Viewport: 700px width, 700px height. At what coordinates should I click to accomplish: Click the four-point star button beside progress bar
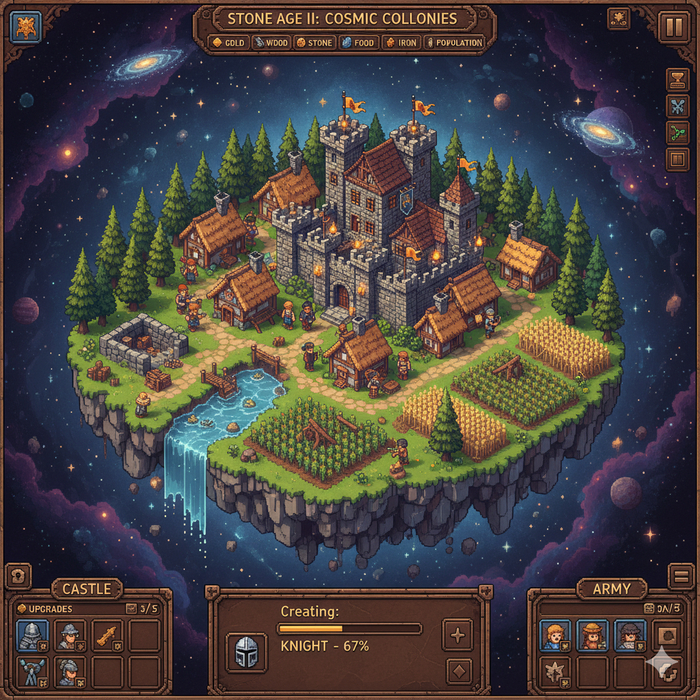[x=457, y=634]
